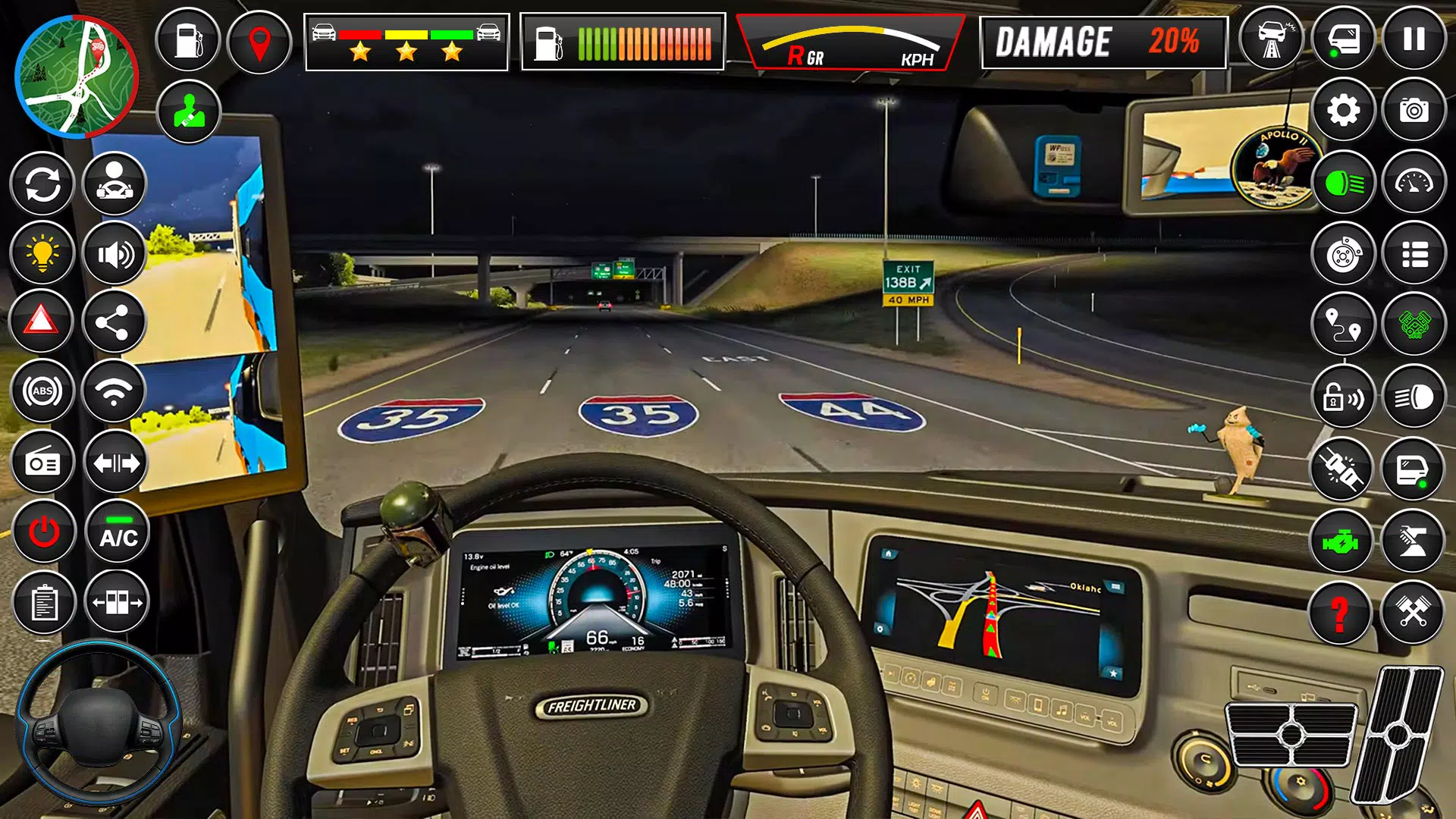
Task: Take a screenshot with the camera button
Action: 1414,111
